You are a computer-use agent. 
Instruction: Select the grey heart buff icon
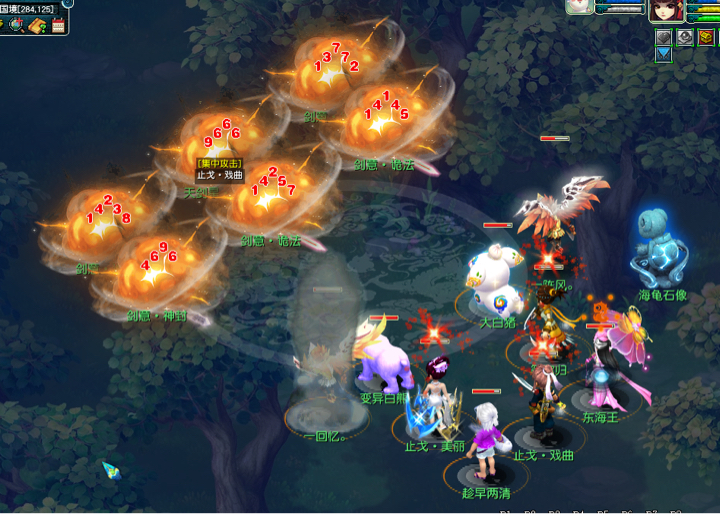tap(663, 38)
